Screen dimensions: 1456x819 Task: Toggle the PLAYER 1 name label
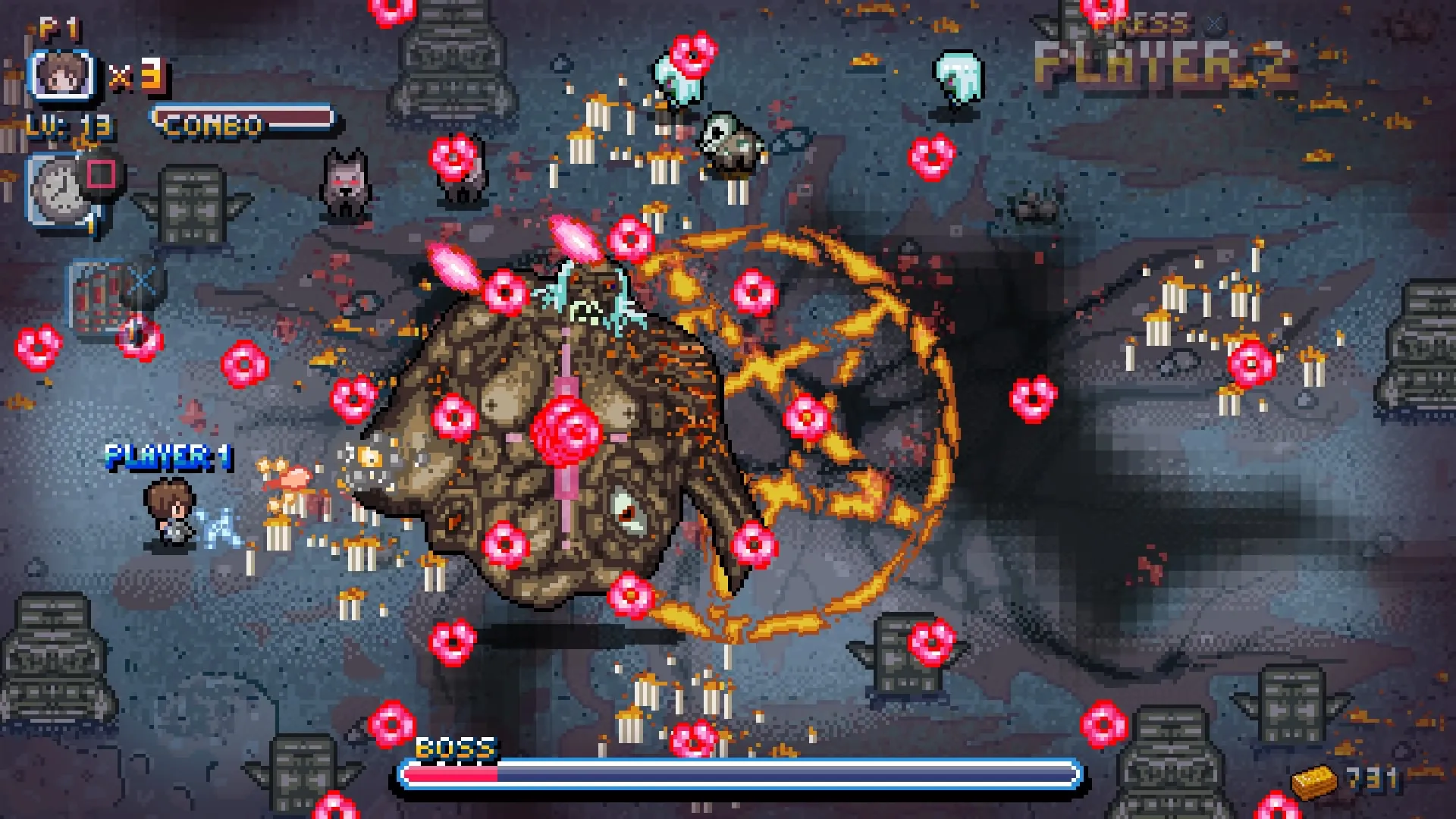coord(170,457)
